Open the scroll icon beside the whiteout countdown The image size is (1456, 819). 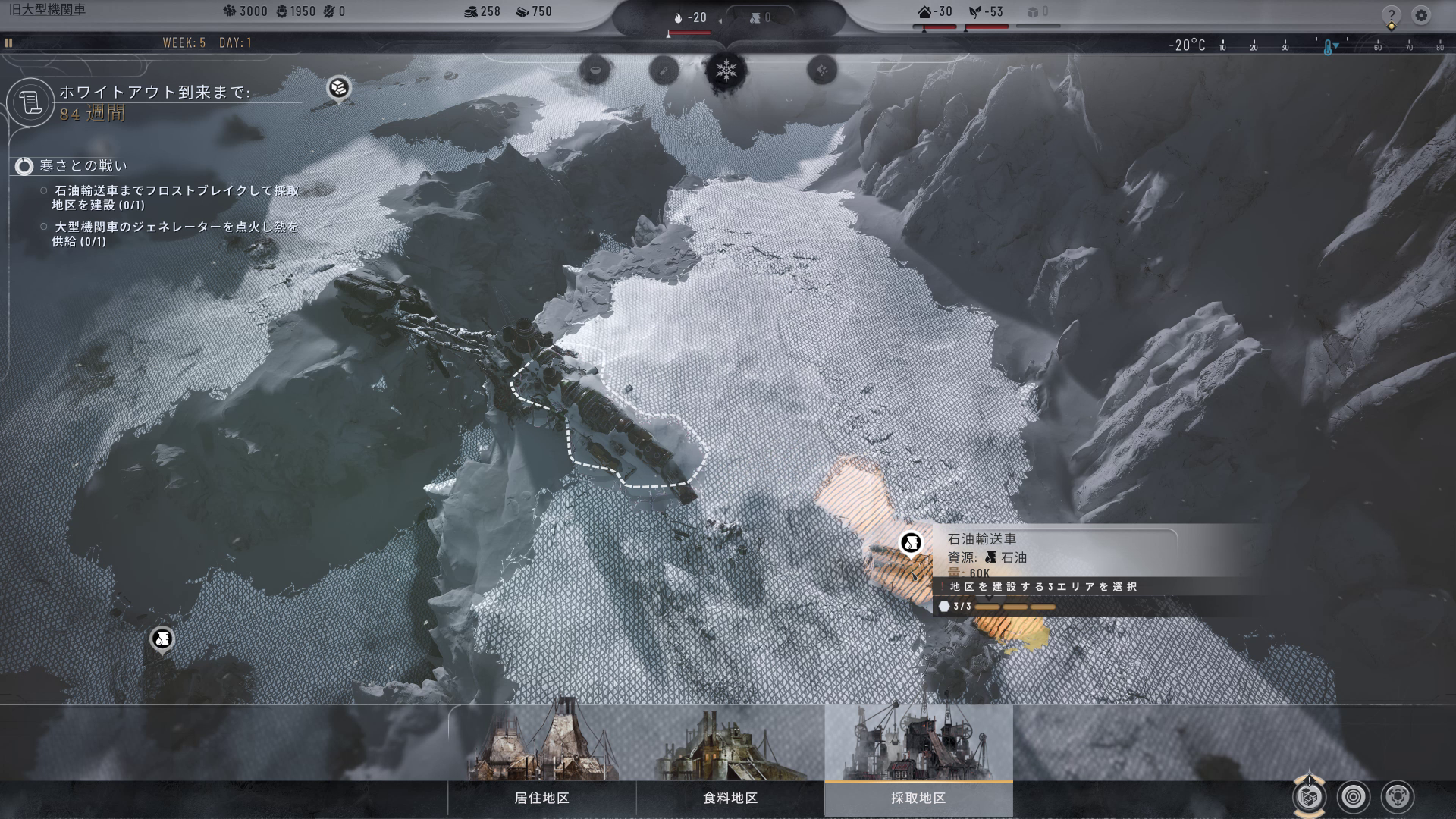pyautogui.click(x=31, y=102)
